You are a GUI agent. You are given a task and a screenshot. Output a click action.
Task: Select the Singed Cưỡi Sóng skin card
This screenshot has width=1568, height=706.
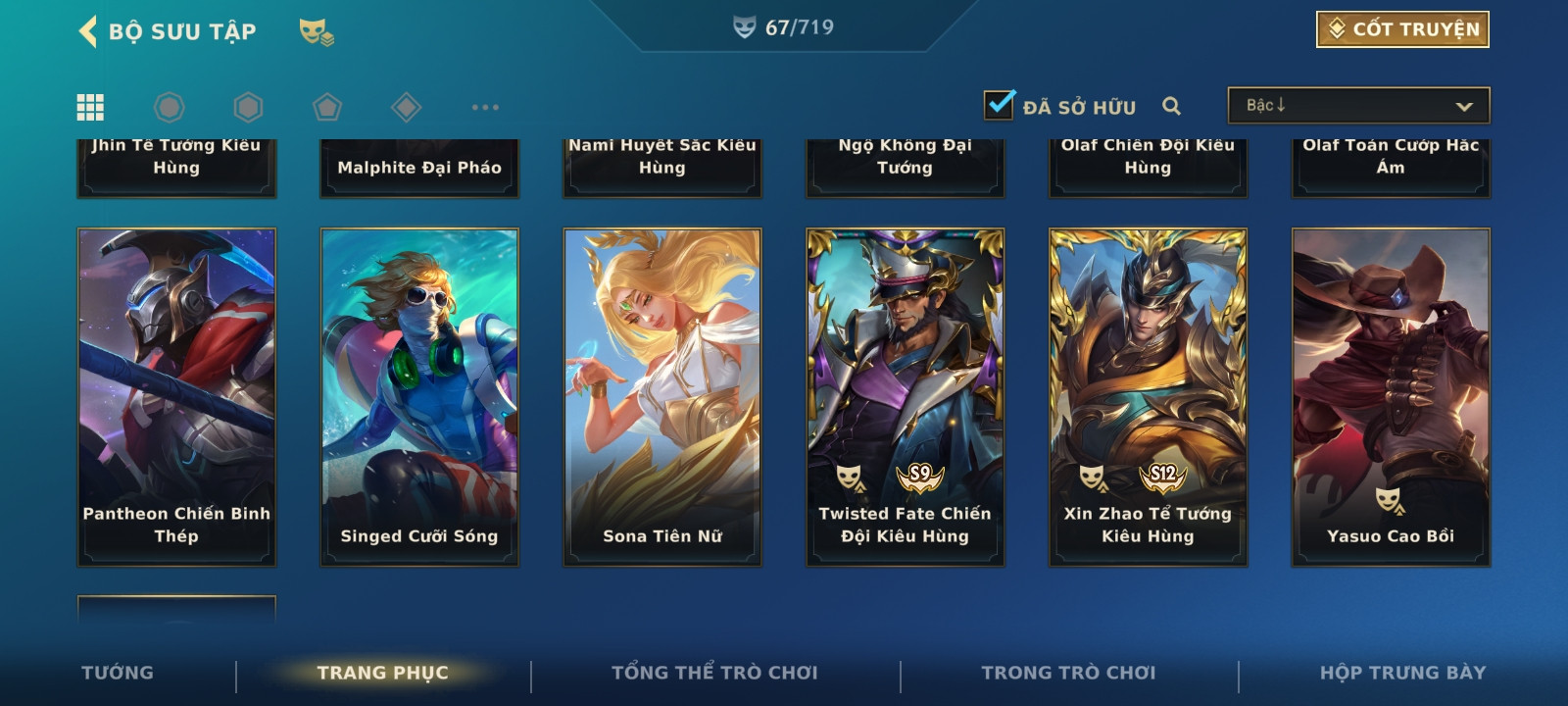(419, 397)
